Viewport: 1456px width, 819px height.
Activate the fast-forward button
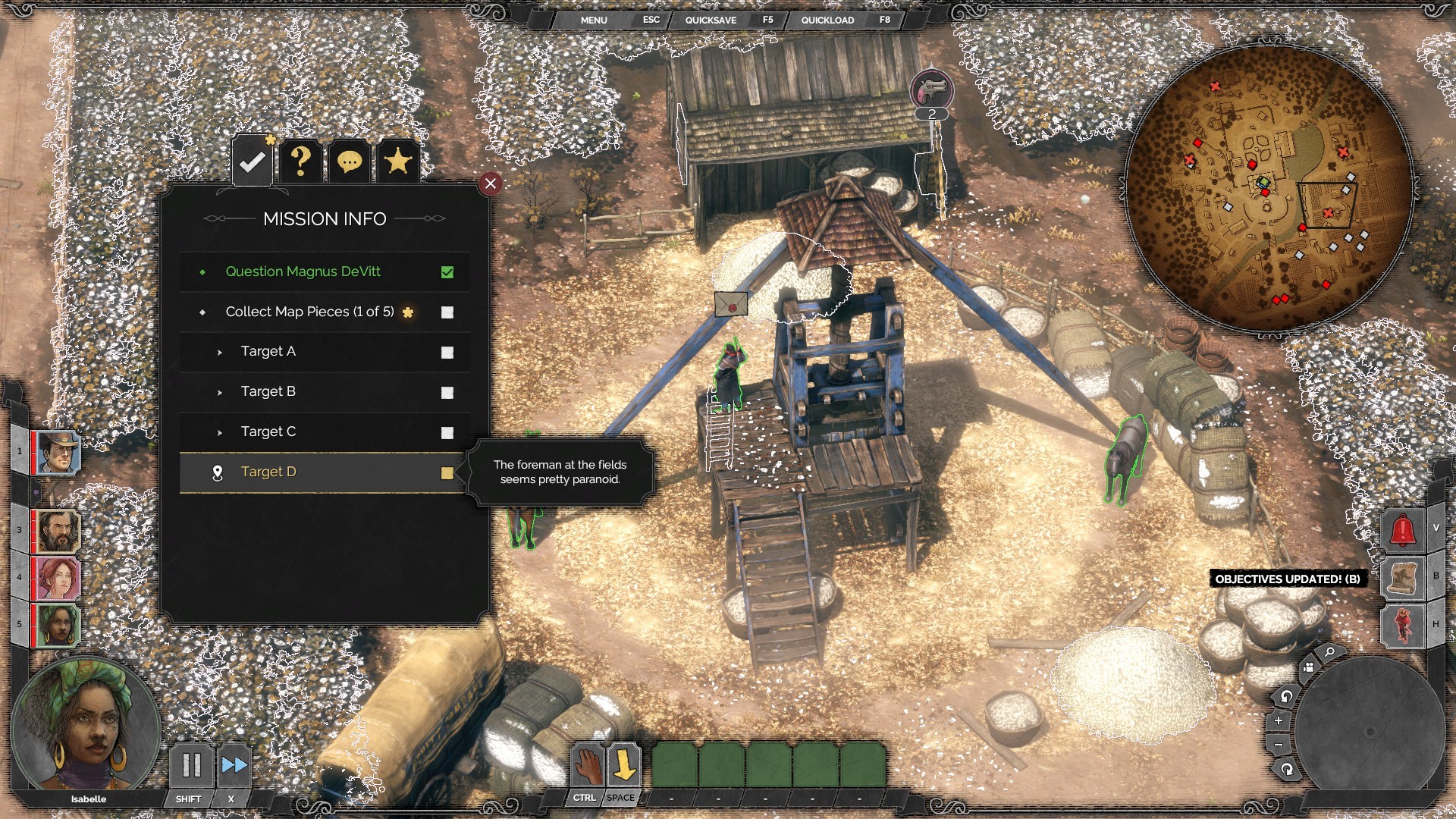234,765
